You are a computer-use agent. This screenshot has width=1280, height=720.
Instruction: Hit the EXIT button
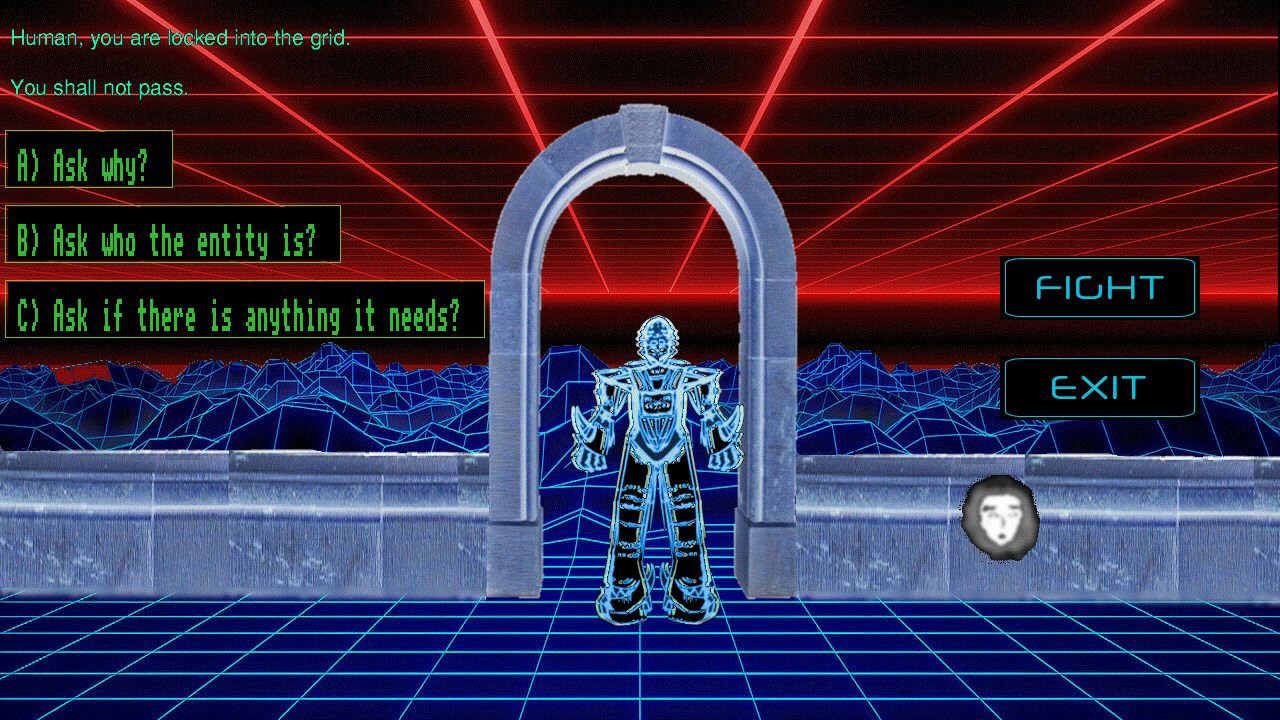click(1099, 388)
